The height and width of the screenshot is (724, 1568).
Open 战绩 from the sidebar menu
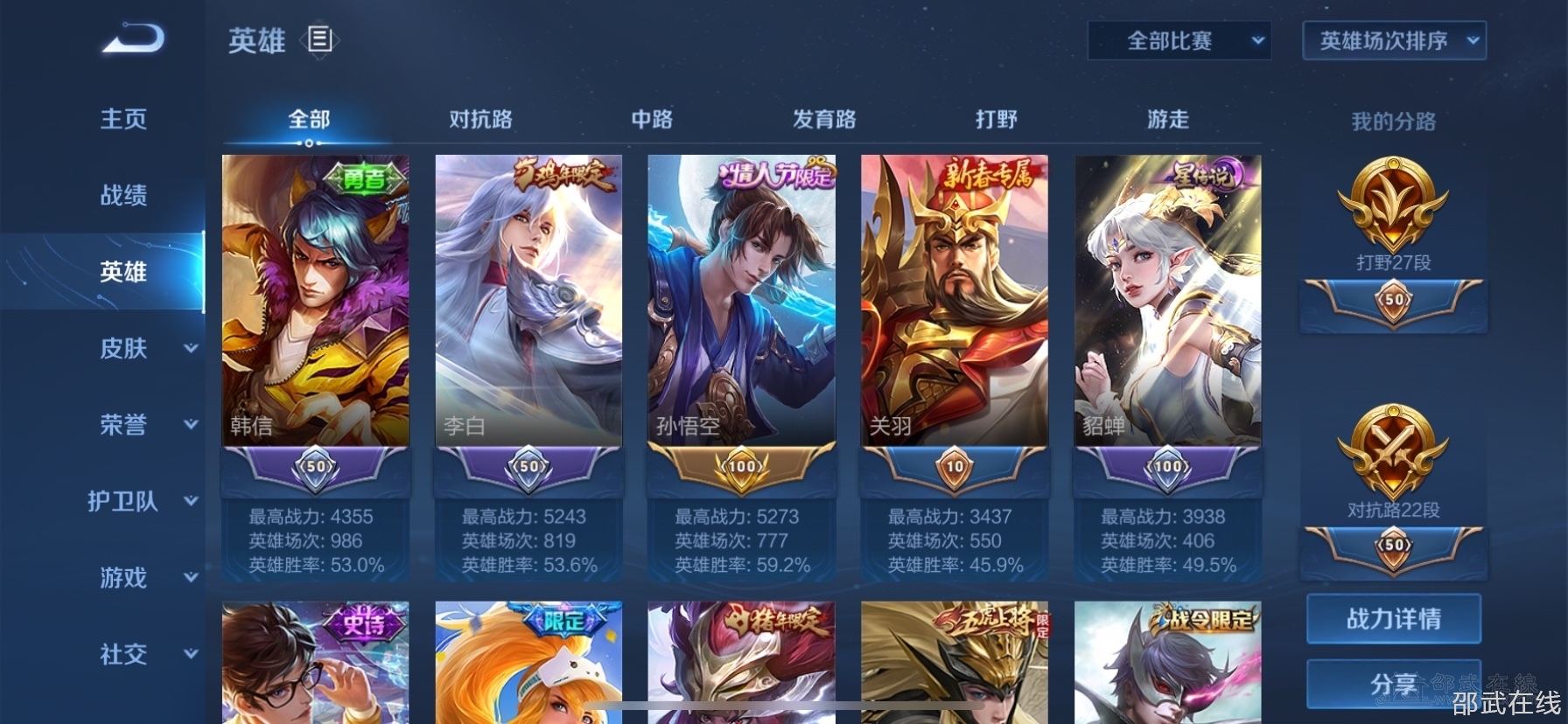tap(122, 196)
